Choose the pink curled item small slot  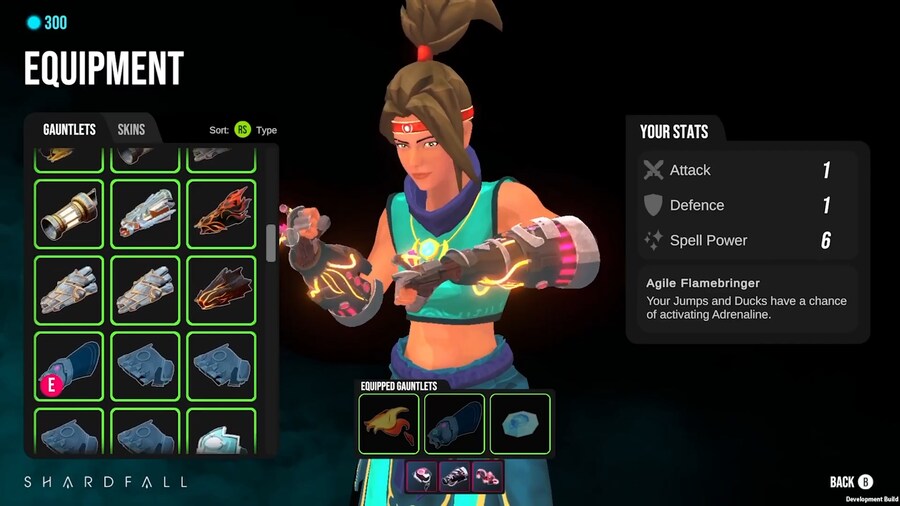click(x=487, y=476)
